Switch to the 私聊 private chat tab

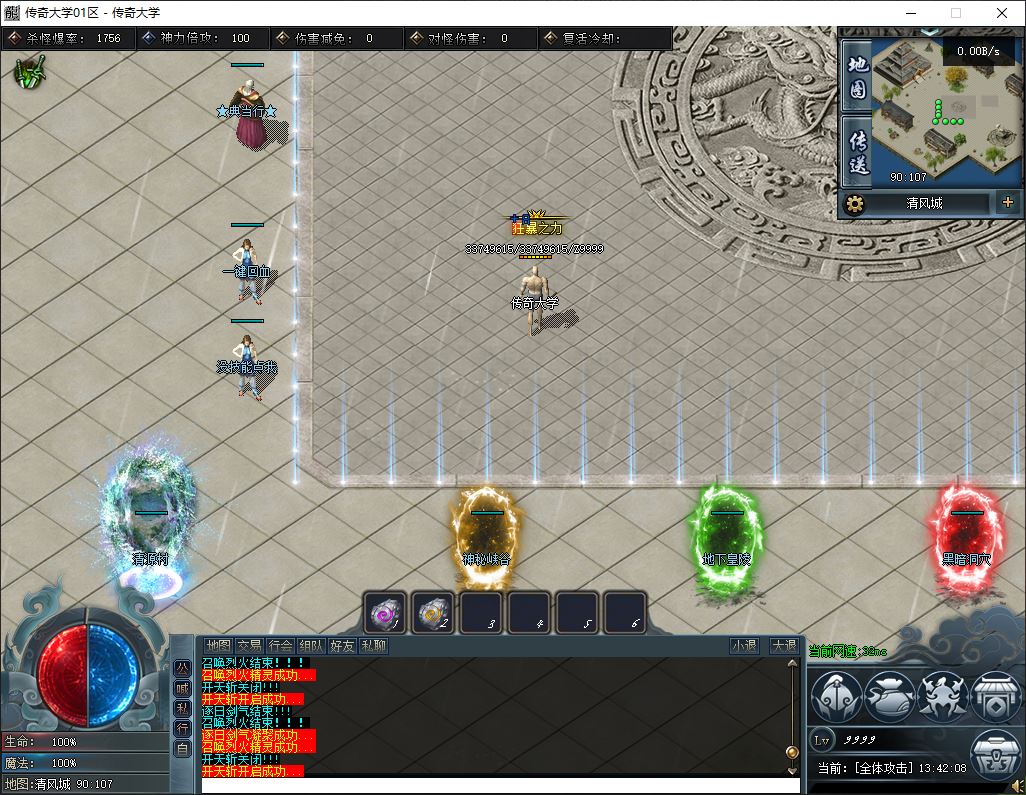pyautogui.click(x=373, y=646)
